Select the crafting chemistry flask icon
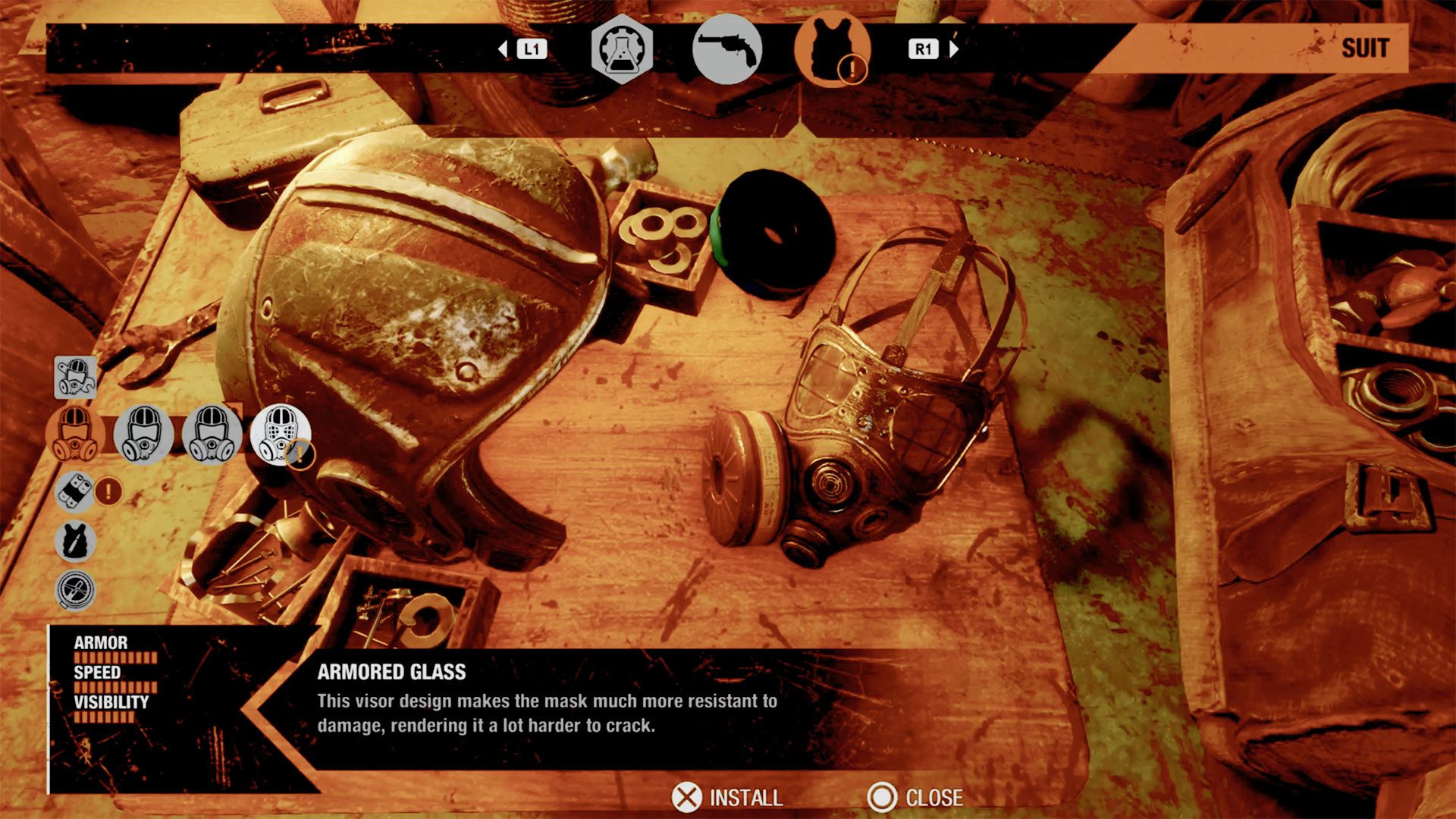Screen dimensions: 1456x819 point(620,49)
